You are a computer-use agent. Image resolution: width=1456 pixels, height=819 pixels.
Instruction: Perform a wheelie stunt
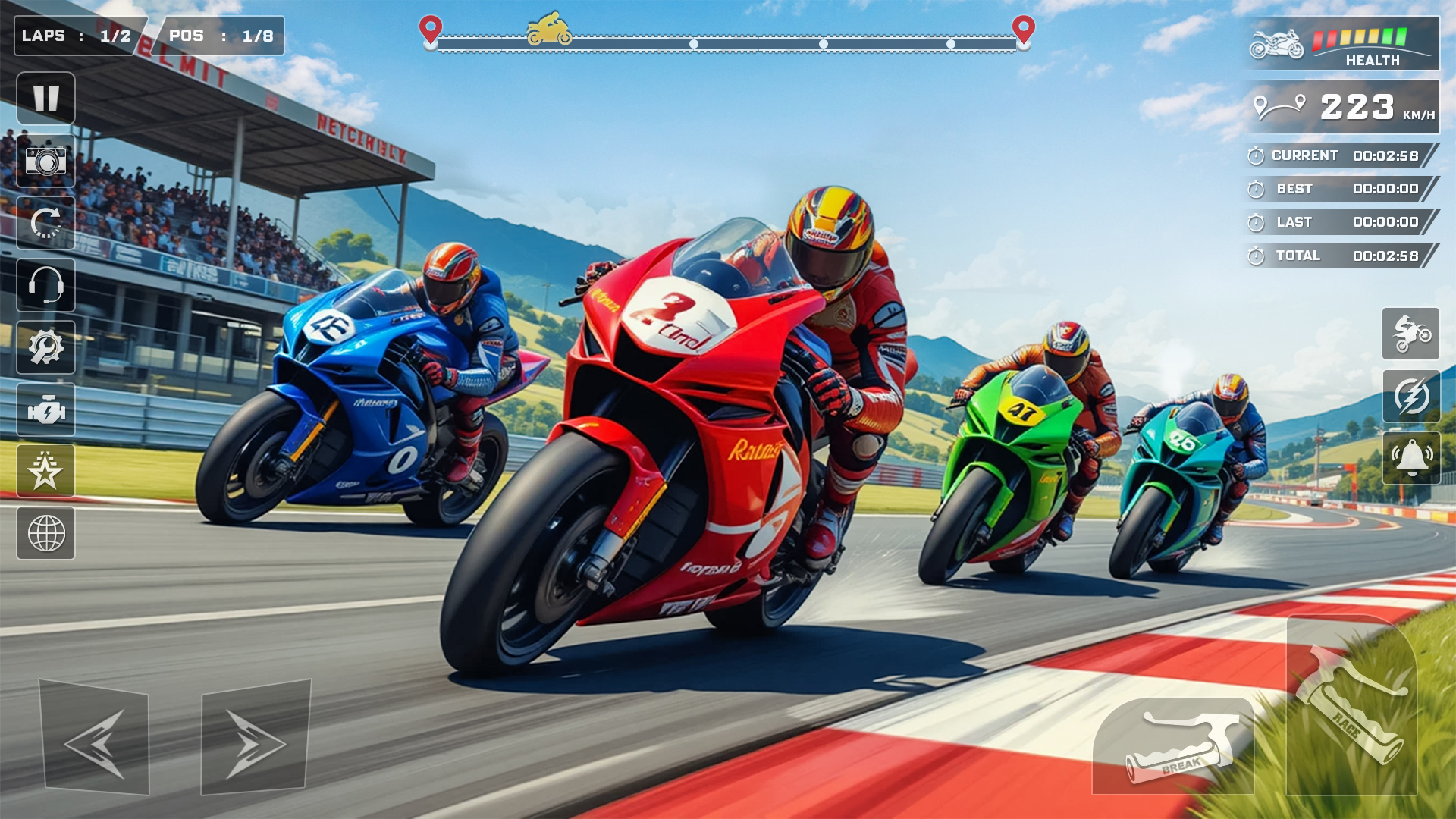[x=1410, y=334]
